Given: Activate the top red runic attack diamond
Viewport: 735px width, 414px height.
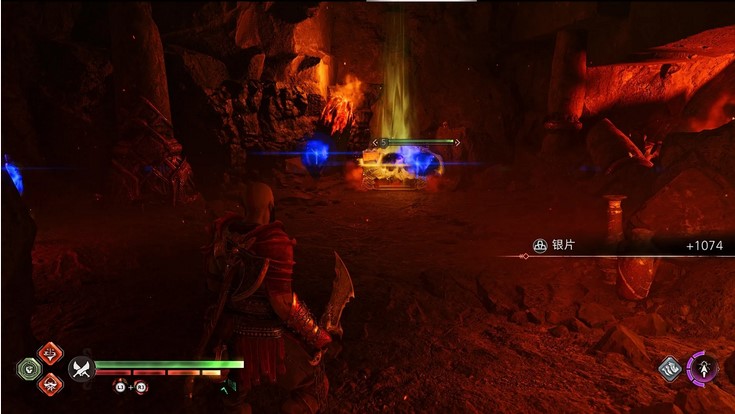Looking at the screenshot, I should click(50, 353).
